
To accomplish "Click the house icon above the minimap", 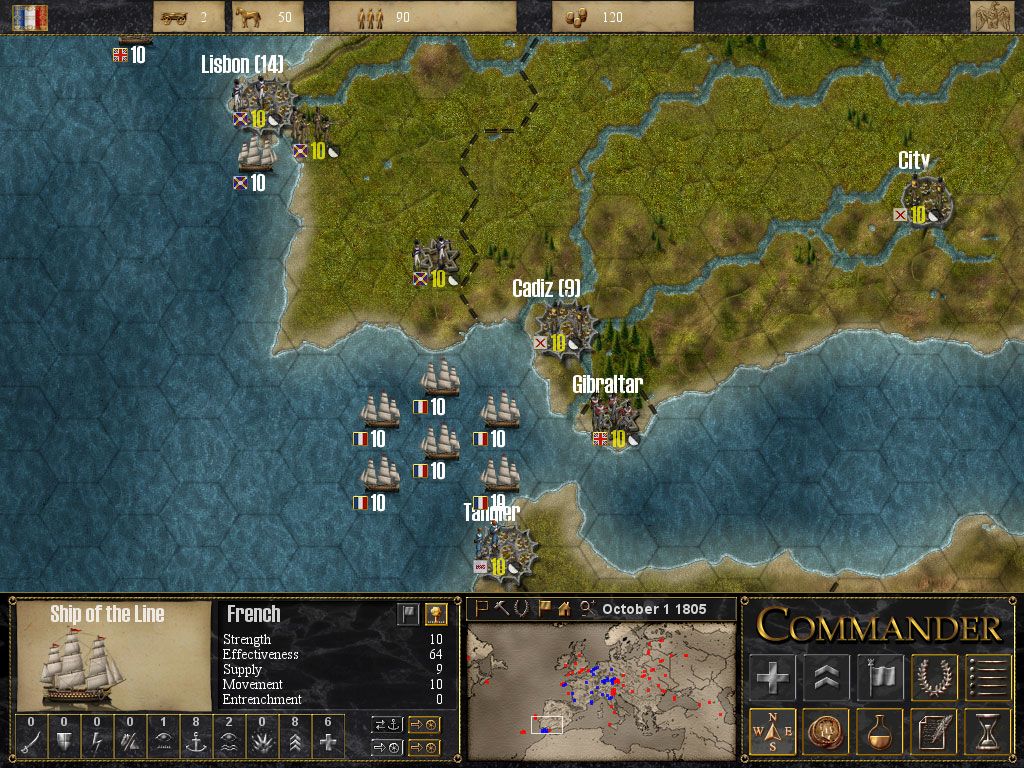I will (565, 608).
